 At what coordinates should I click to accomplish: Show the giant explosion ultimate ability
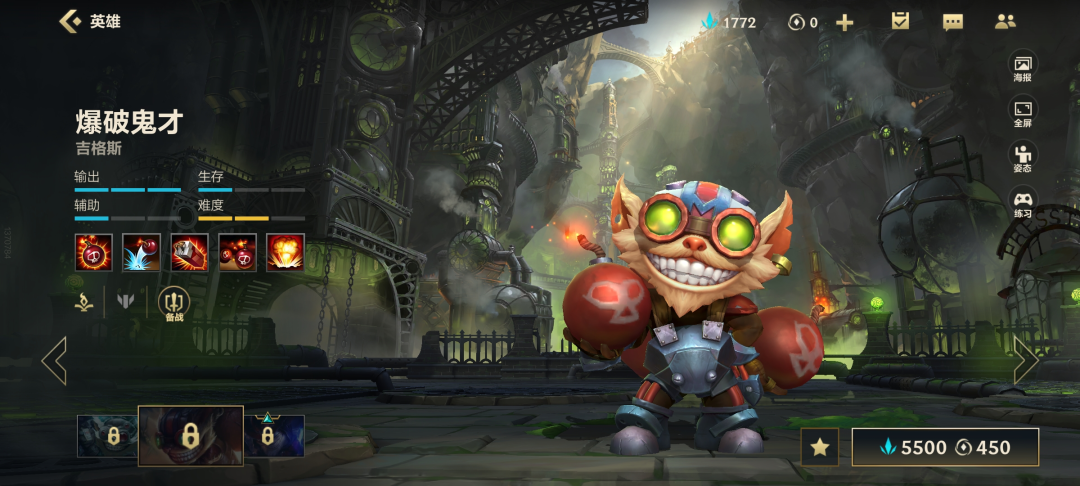pos(285,252)
